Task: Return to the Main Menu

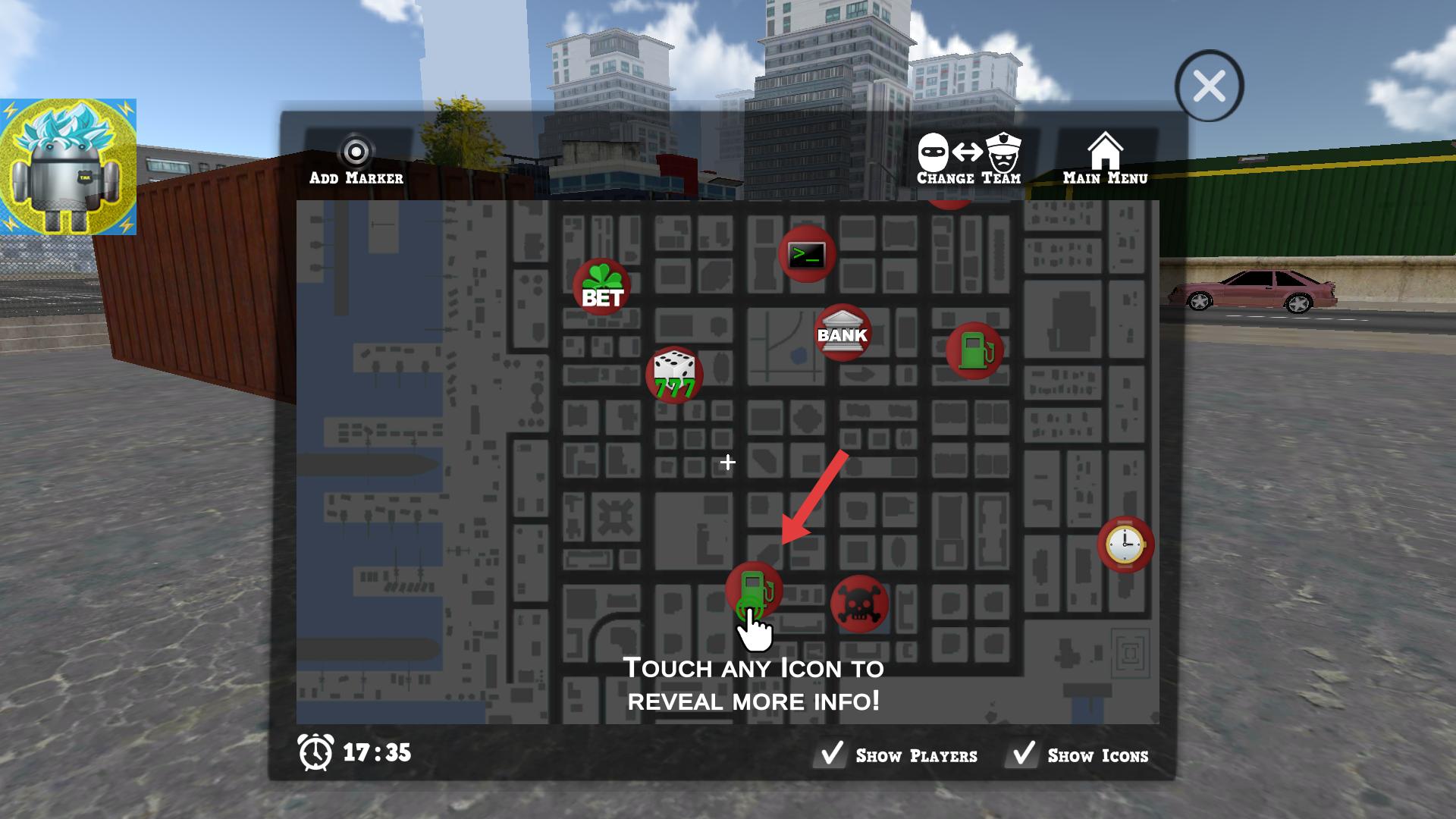Action: point(1105,160)
